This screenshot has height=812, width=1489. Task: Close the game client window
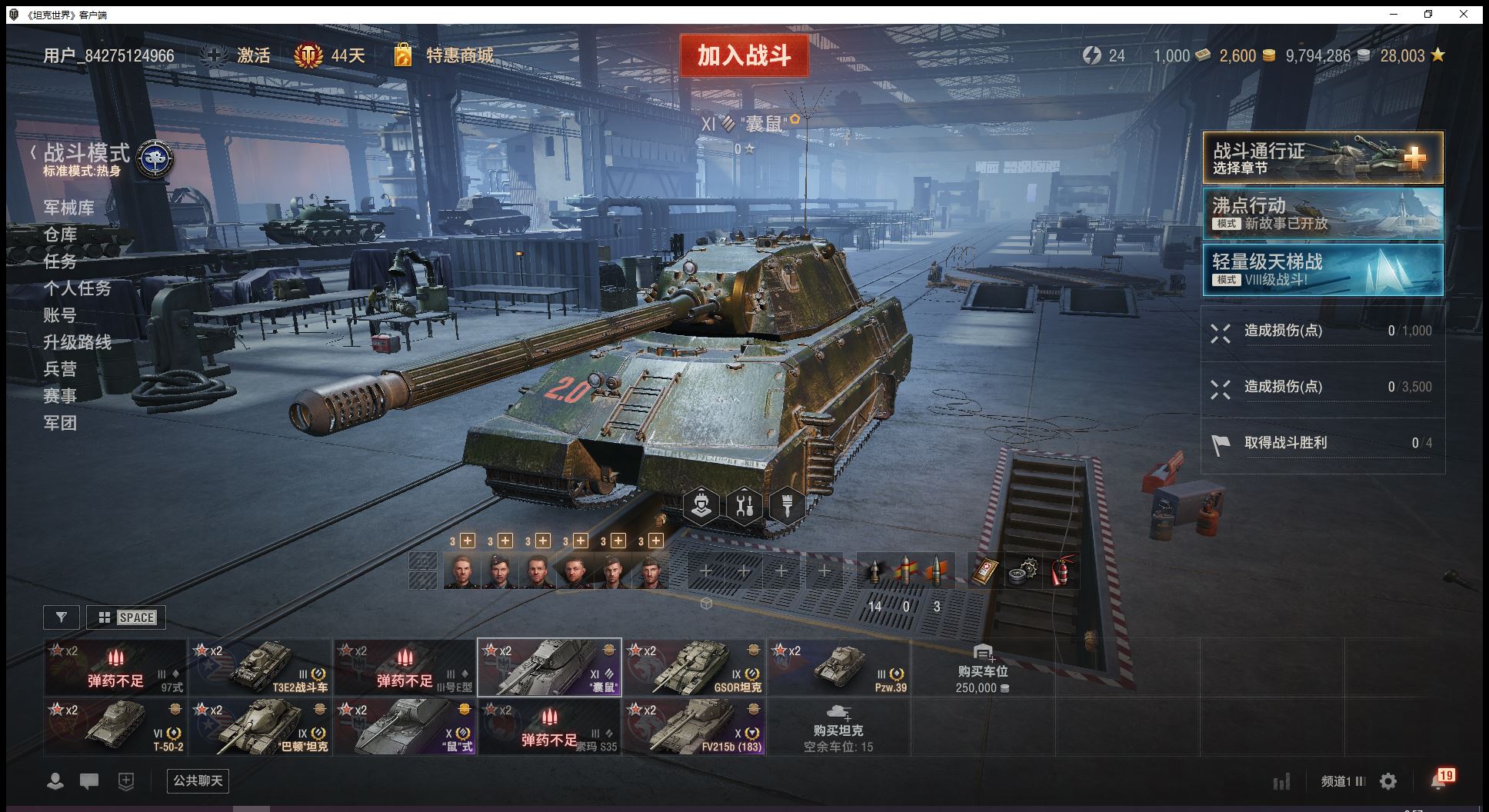pos(1464,14)
